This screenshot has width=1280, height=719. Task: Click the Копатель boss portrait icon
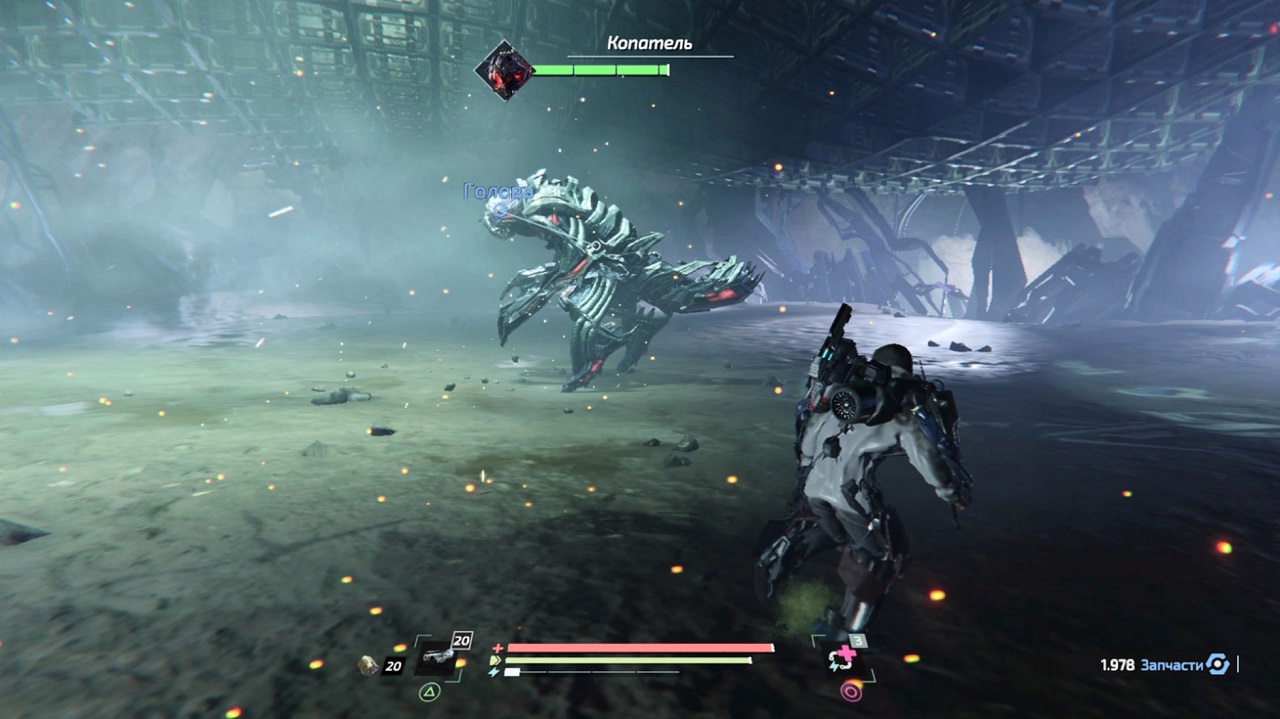click(x=504, y=70)
